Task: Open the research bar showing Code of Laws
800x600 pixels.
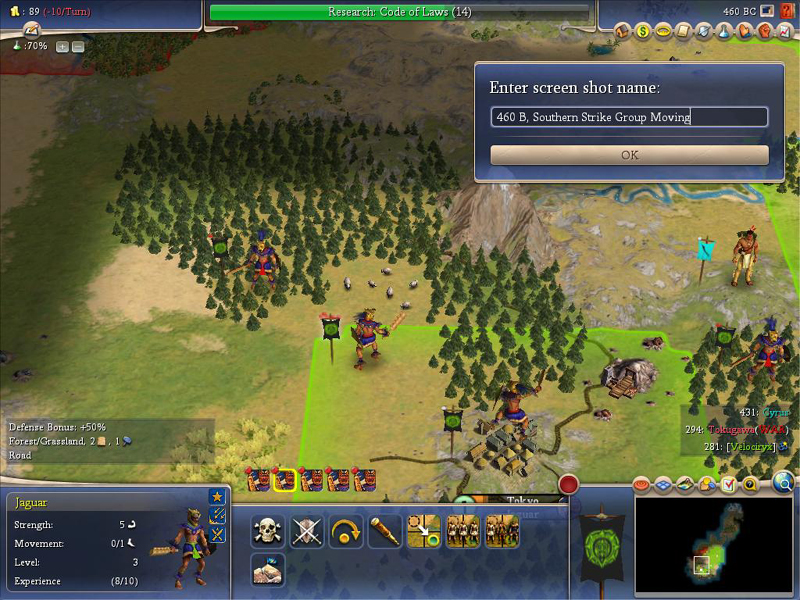Action: [400, 12]
